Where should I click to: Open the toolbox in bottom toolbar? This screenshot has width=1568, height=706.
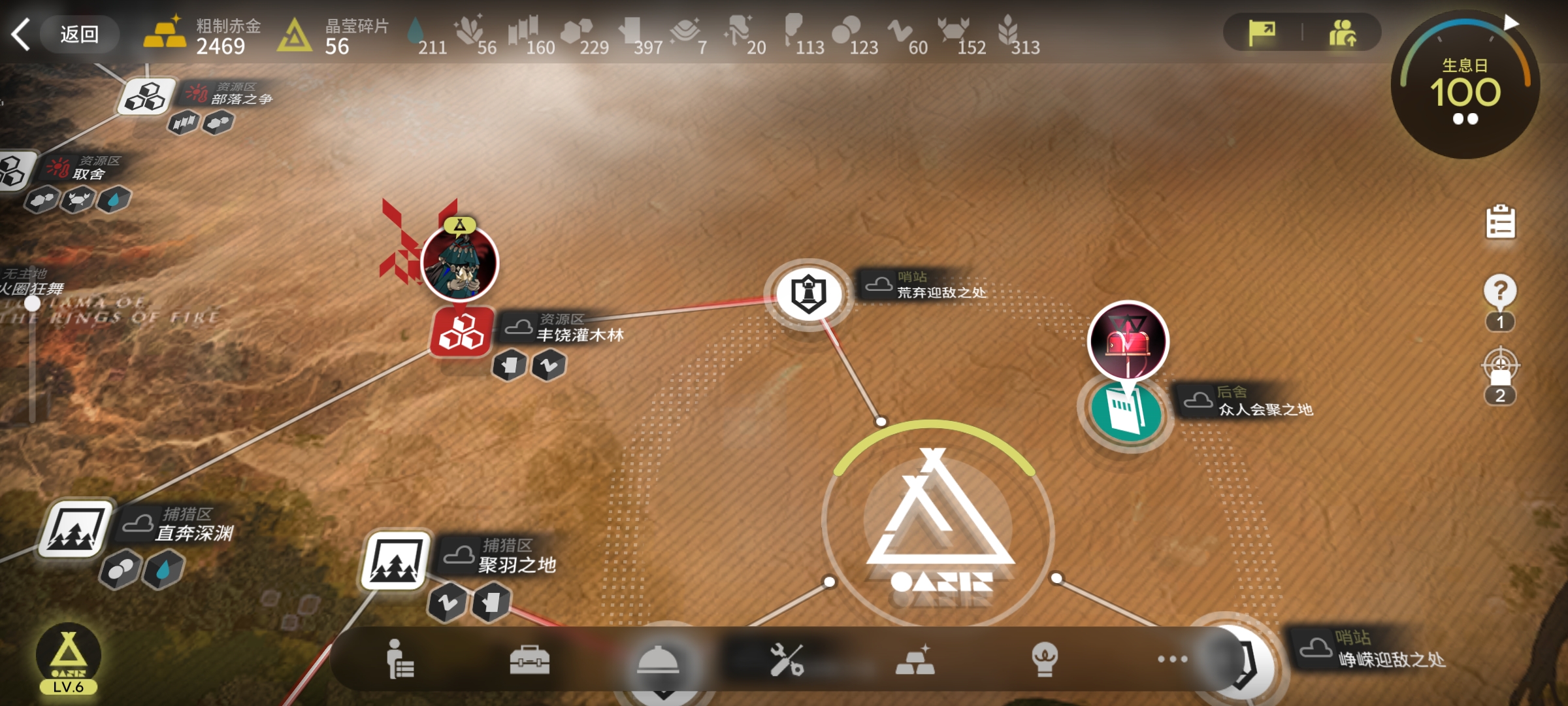point(529,659)
